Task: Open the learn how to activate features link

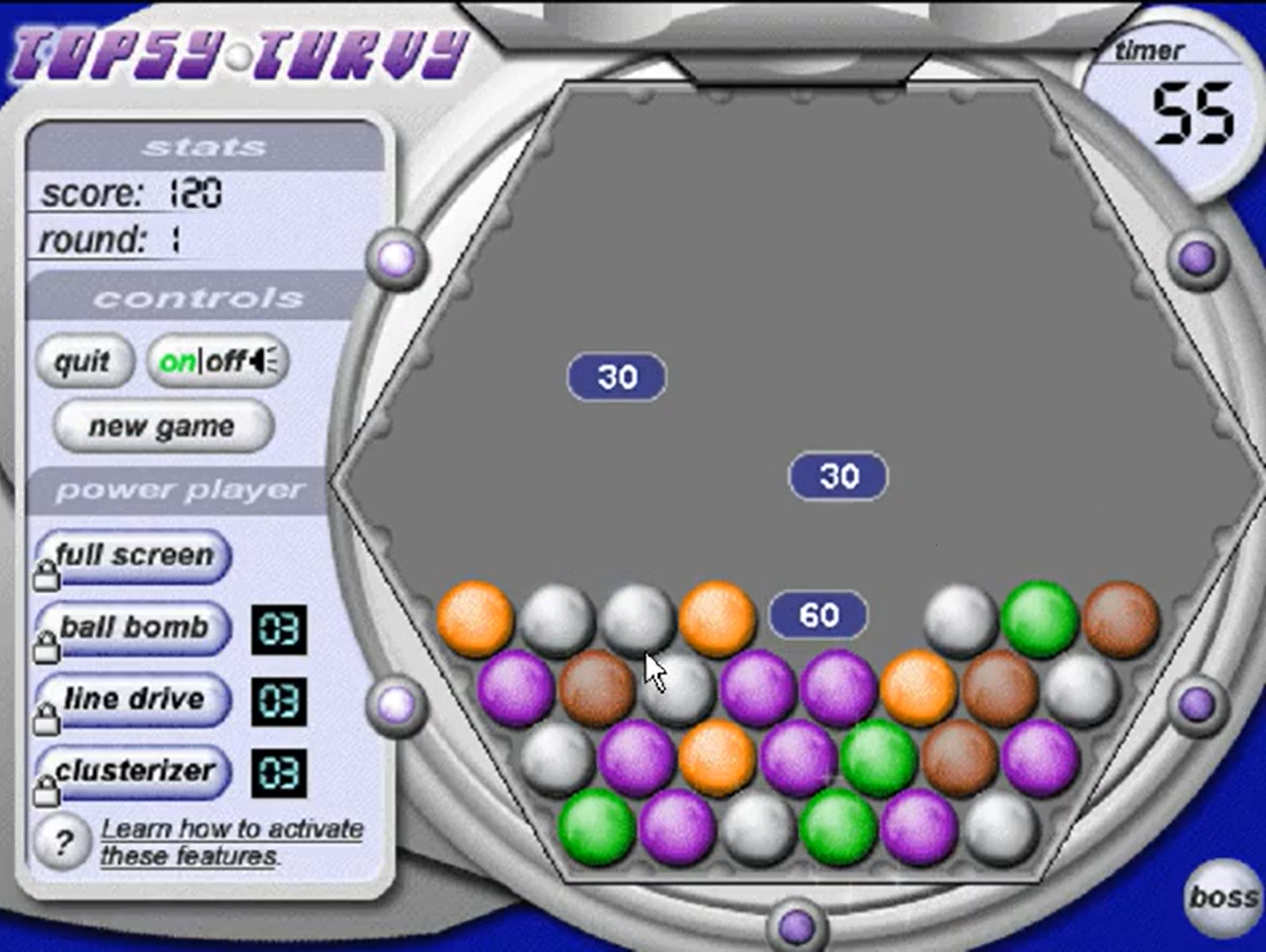Action: pos(231,840)
